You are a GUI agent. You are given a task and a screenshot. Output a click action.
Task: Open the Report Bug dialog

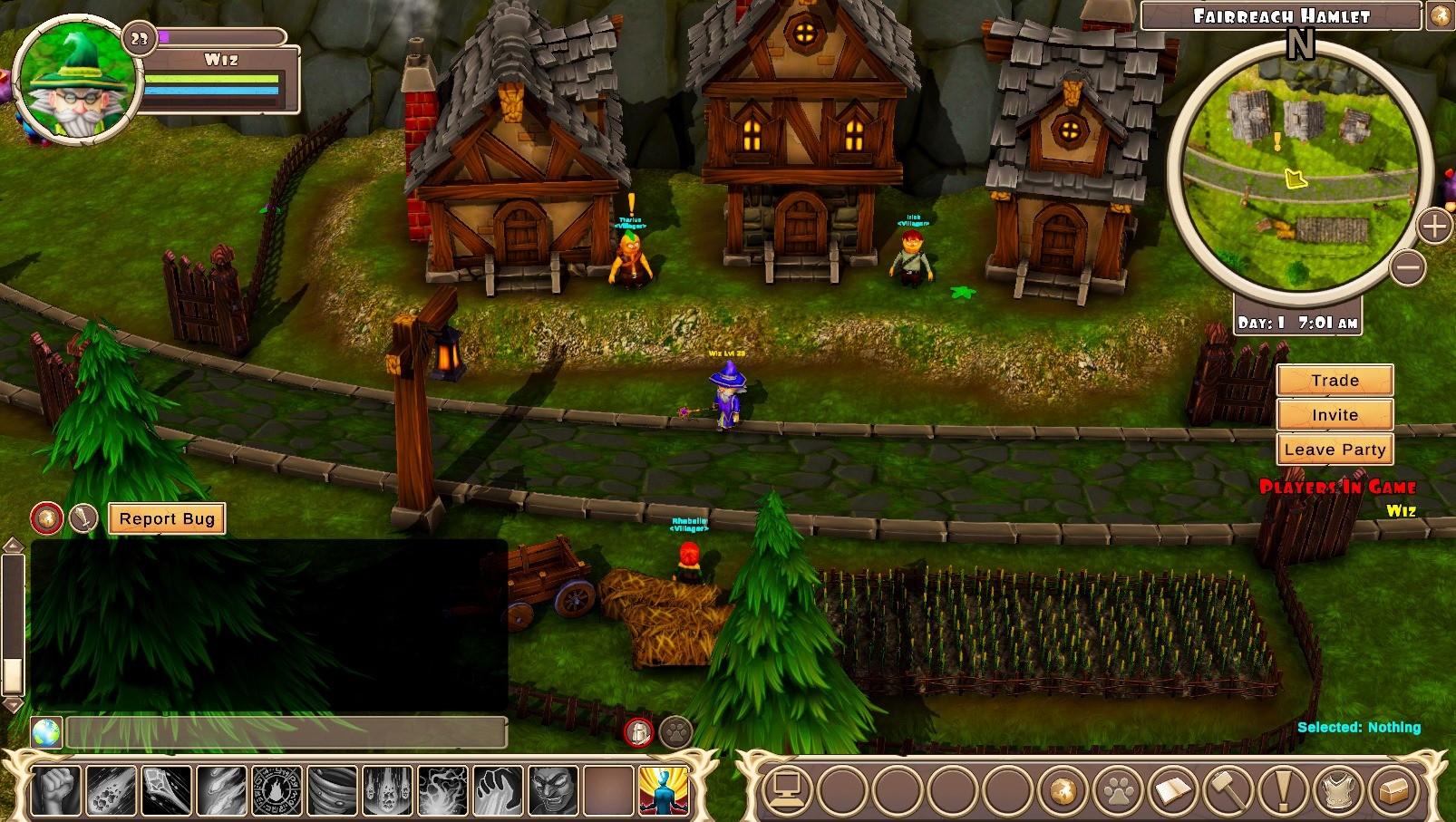(166, 518)
